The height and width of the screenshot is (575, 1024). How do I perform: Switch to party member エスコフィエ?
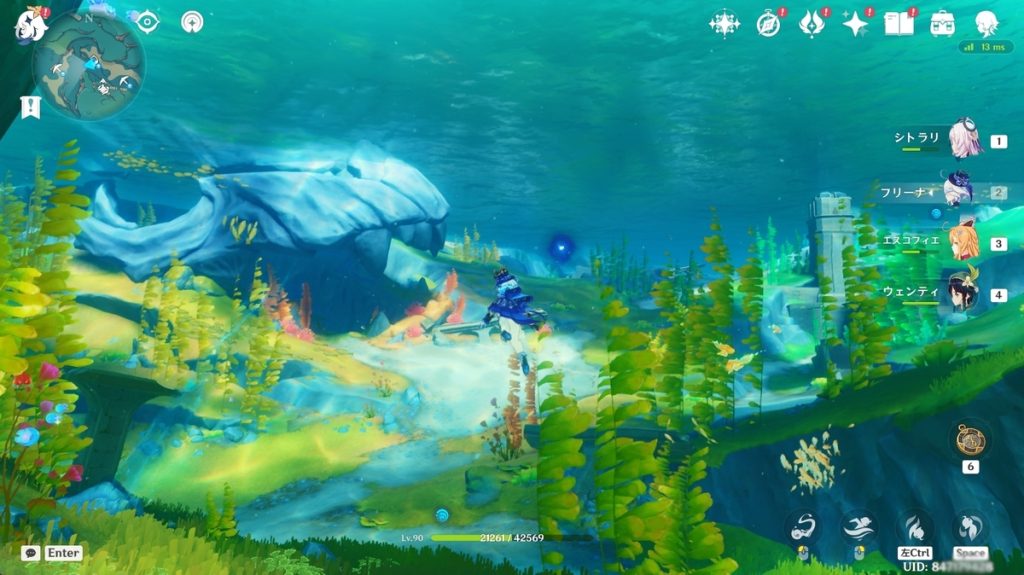(x=962, y=242)
